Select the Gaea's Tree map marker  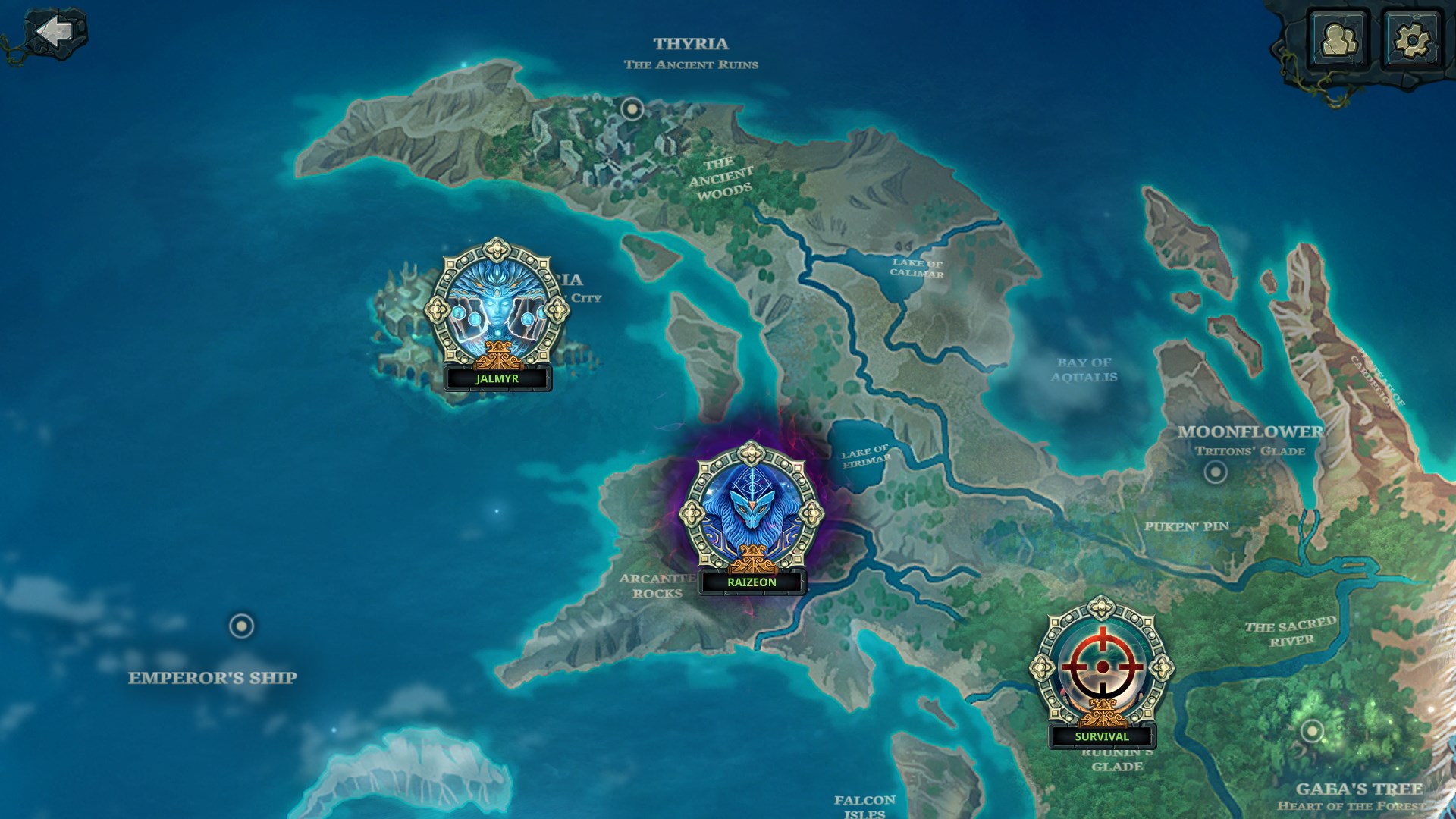coord(1311,732)
